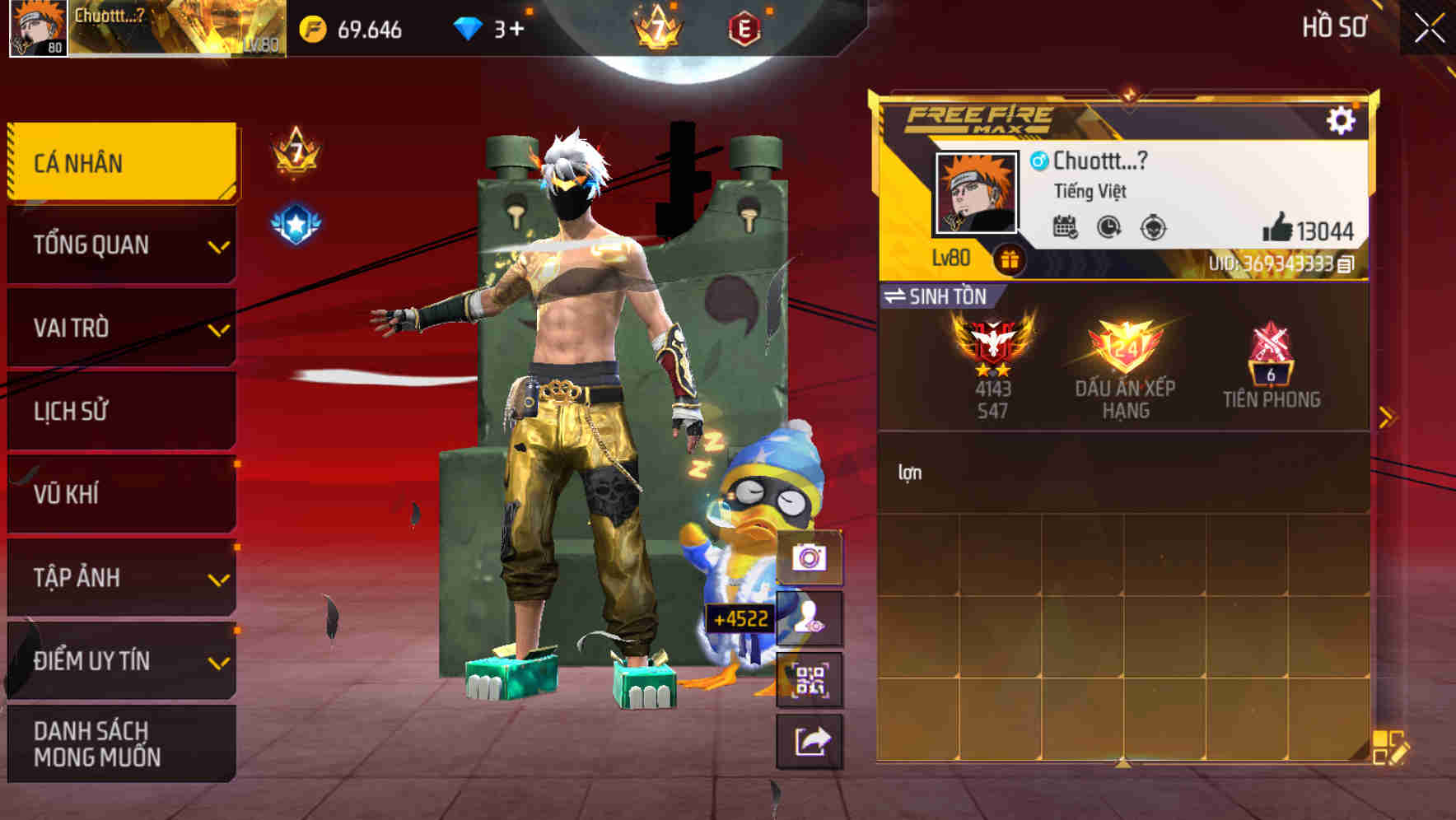
Task: Expand the TỔNG QUAN section
Action: point(119,245)
